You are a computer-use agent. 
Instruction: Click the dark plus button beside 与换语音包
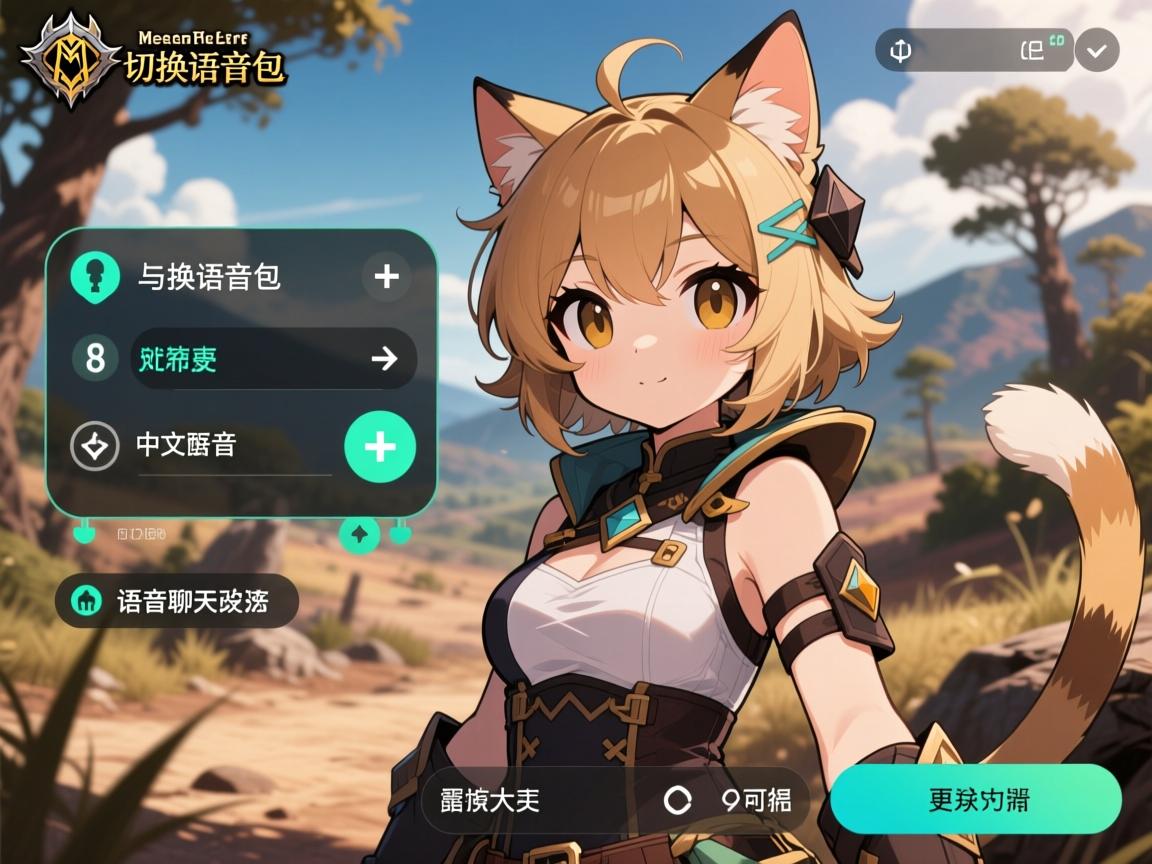click(x=386, y=276)
